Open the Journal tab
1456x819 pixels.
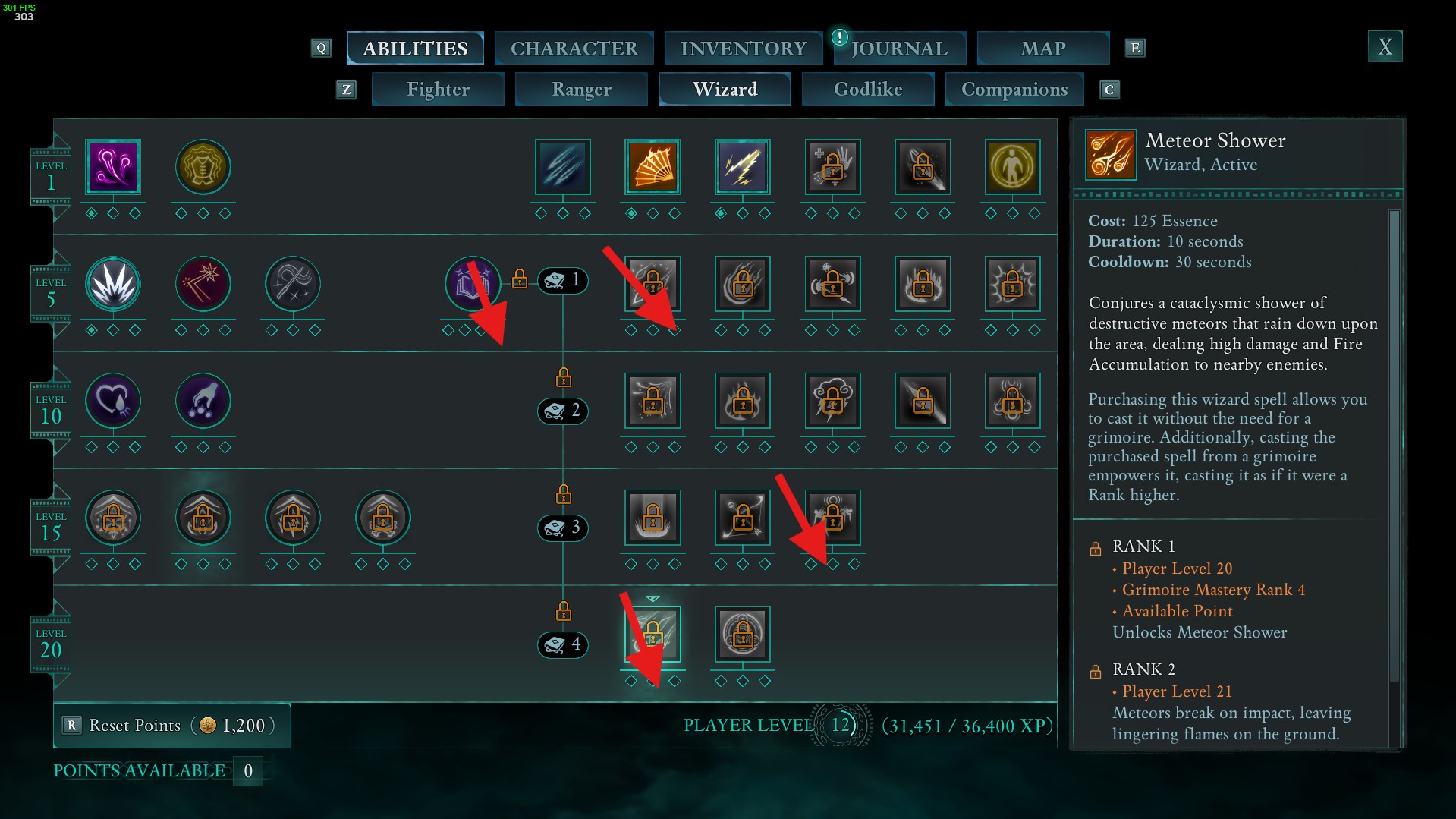coord(899,49)
